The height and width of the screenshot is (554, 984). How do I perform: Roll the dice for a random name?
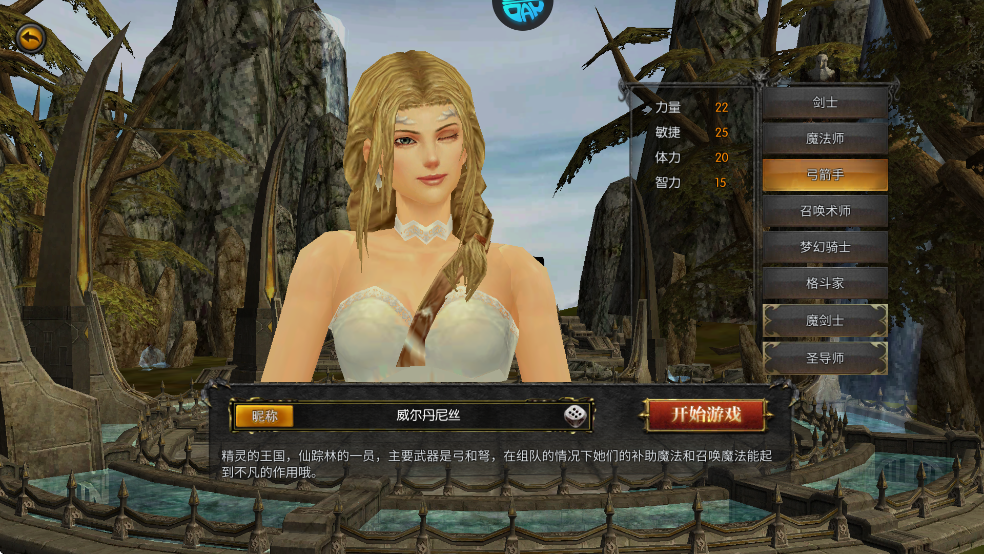point(576,415)
